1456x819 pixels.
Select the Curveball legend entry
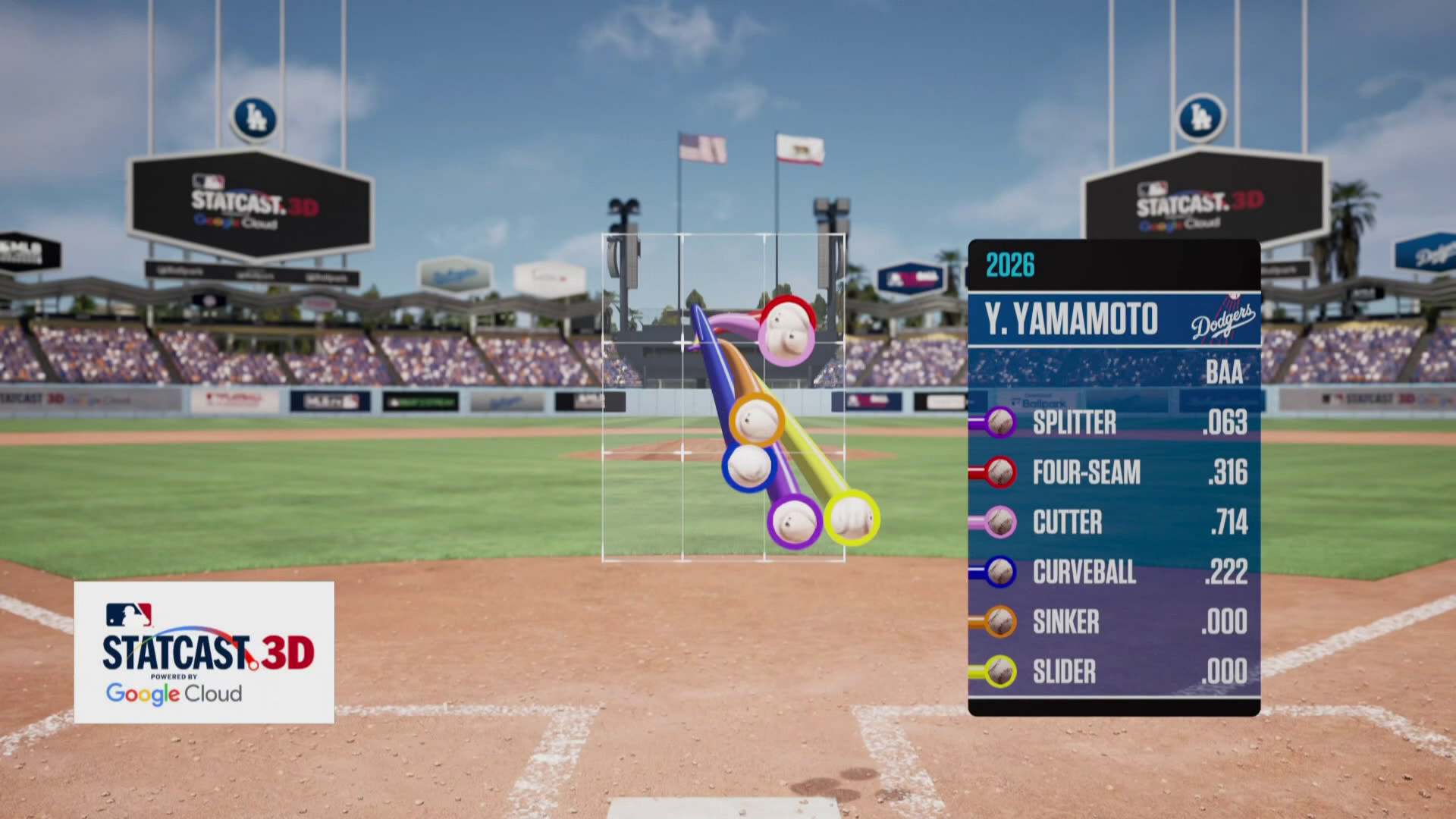click(x=1113, y=572)
